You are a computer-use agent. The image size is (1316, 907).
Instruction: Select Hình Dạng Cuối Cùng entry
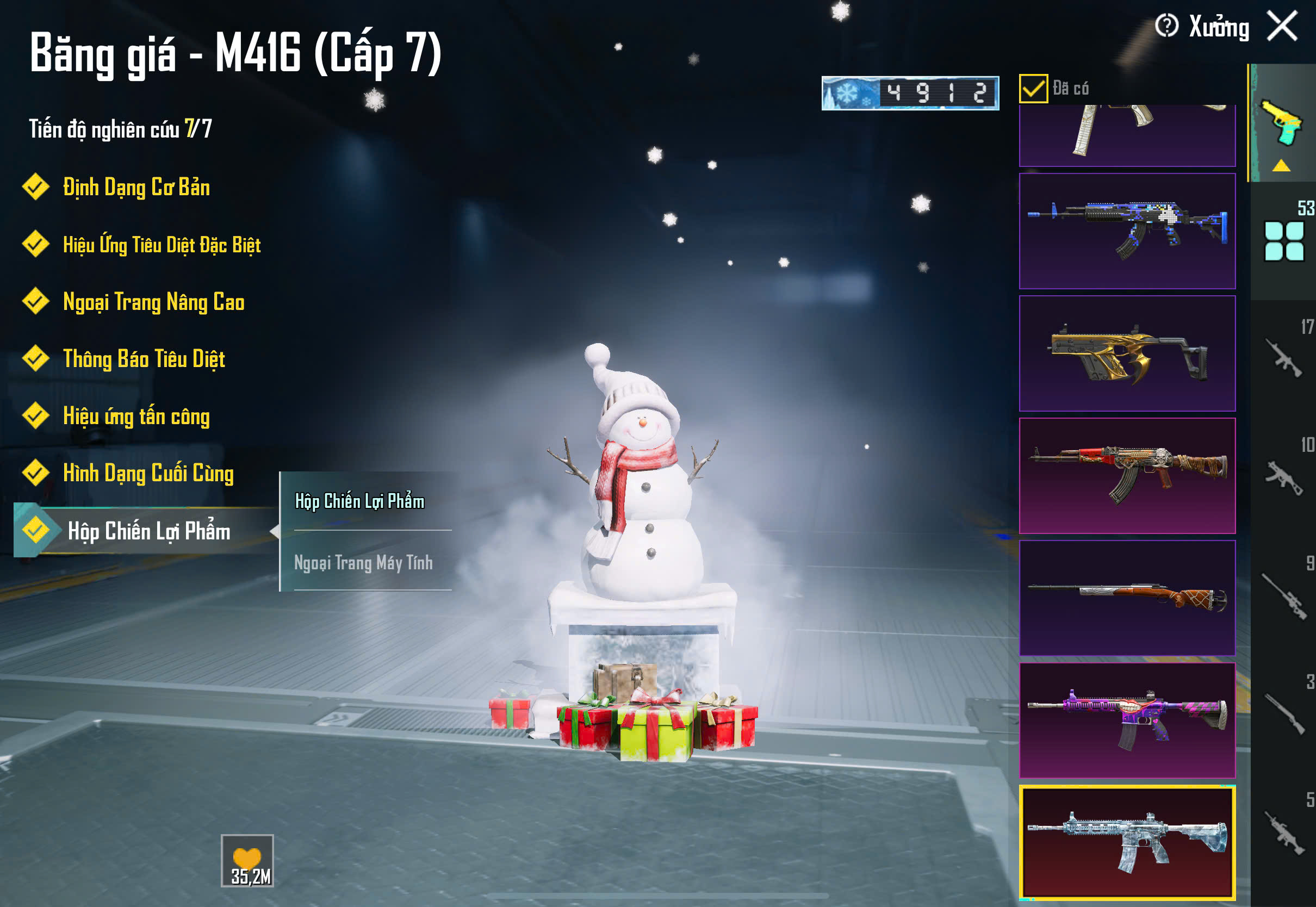tap(148, 474)
